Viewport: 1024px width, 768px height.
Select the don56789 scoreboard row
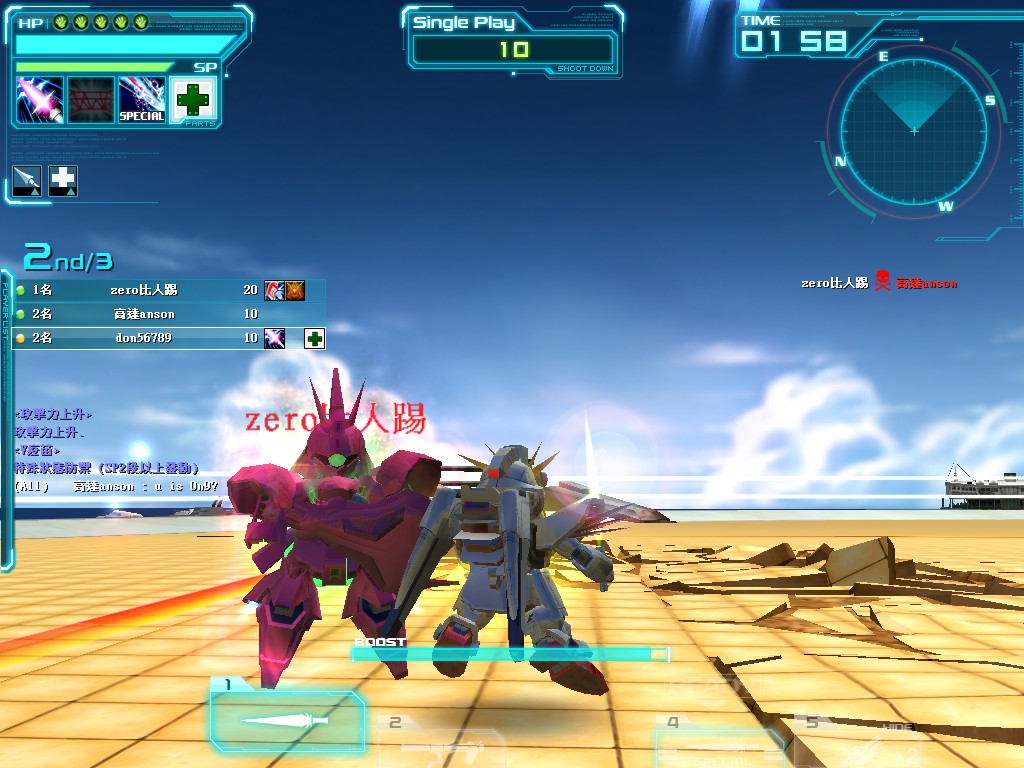click(x=165, y=338)
